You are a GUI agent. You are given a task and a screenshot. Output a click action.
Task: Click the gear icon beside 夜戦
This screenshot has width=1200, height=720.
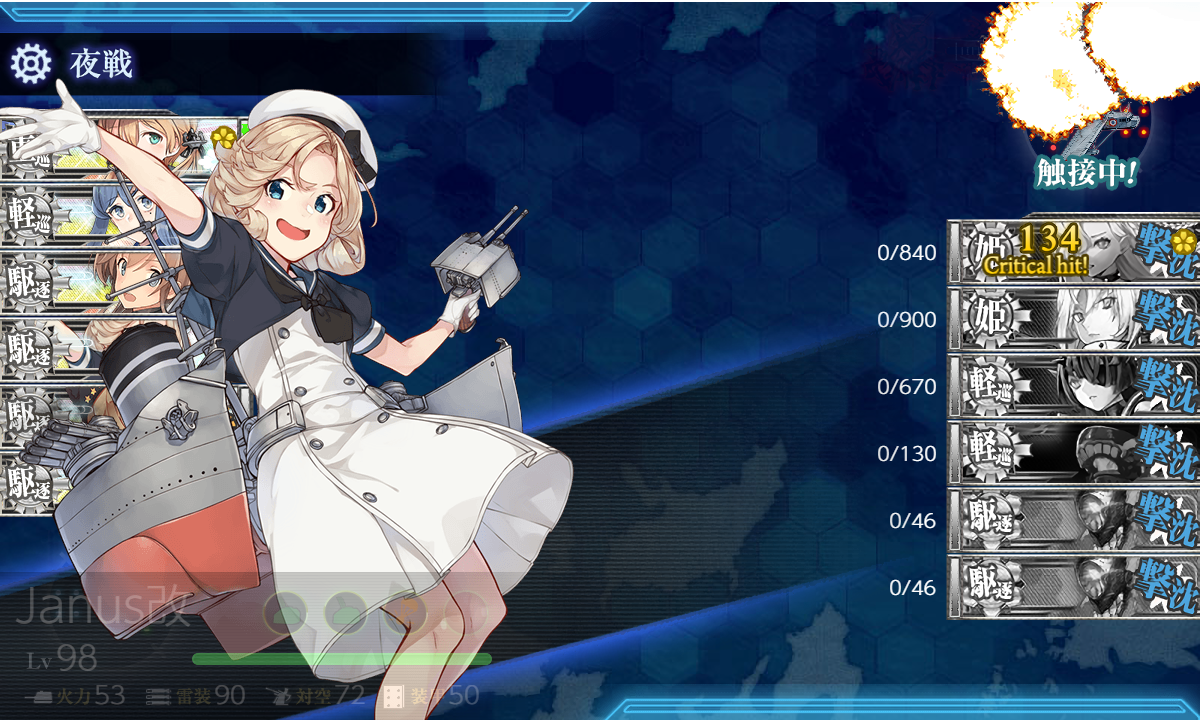(31, 64)
